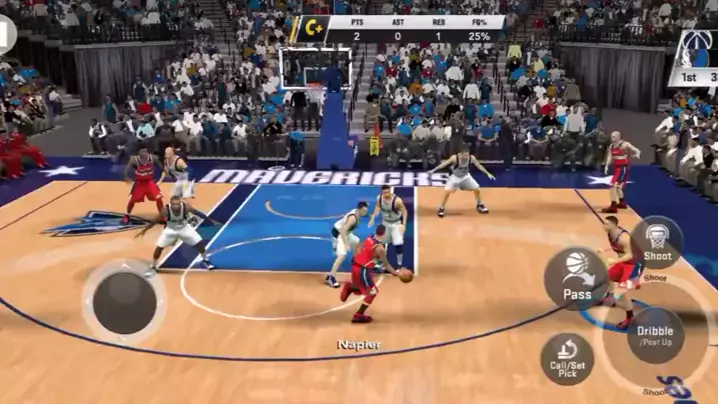
Task: Tap the Pass button
Action: pos(577,278)
